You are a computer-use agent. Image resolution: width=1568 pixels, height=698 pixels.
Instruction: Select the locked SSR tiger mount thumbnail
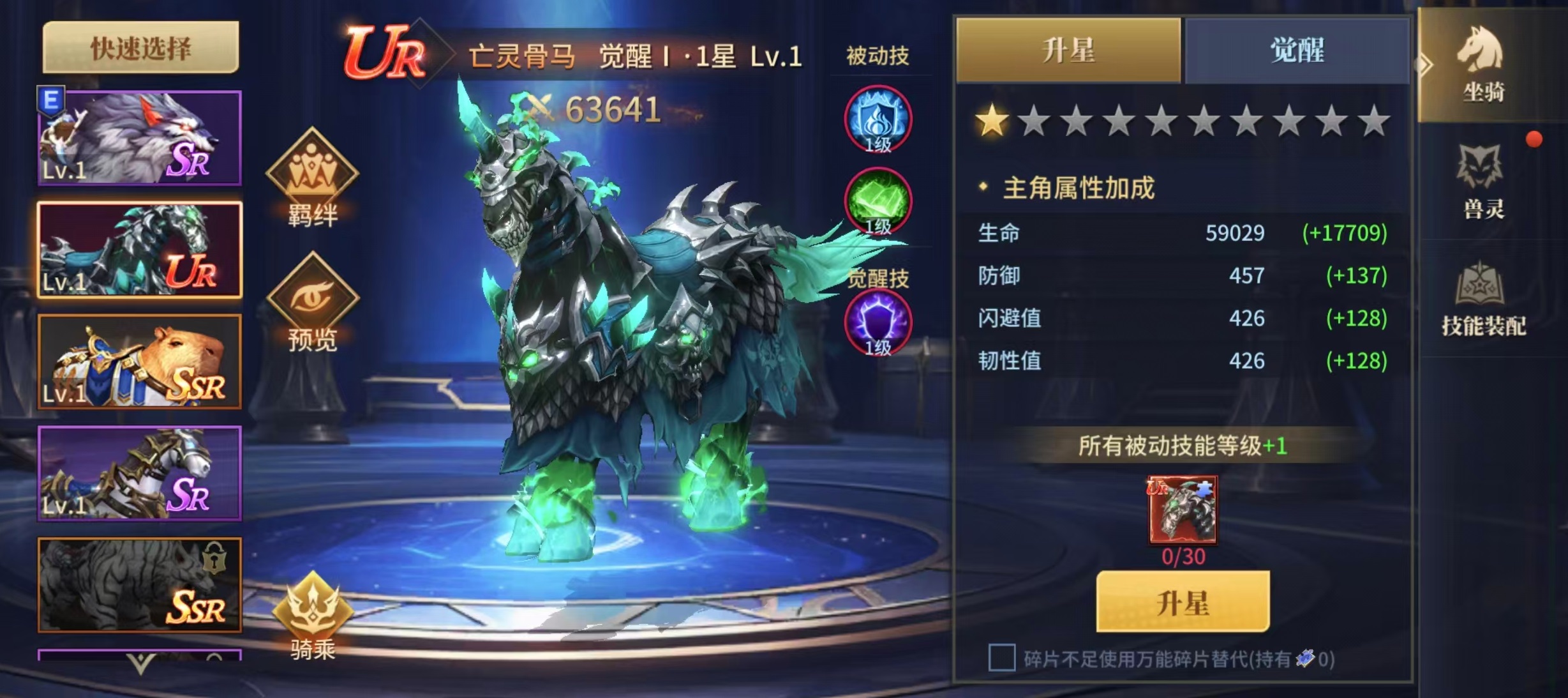pyautogui.click(x=140, y=585)
